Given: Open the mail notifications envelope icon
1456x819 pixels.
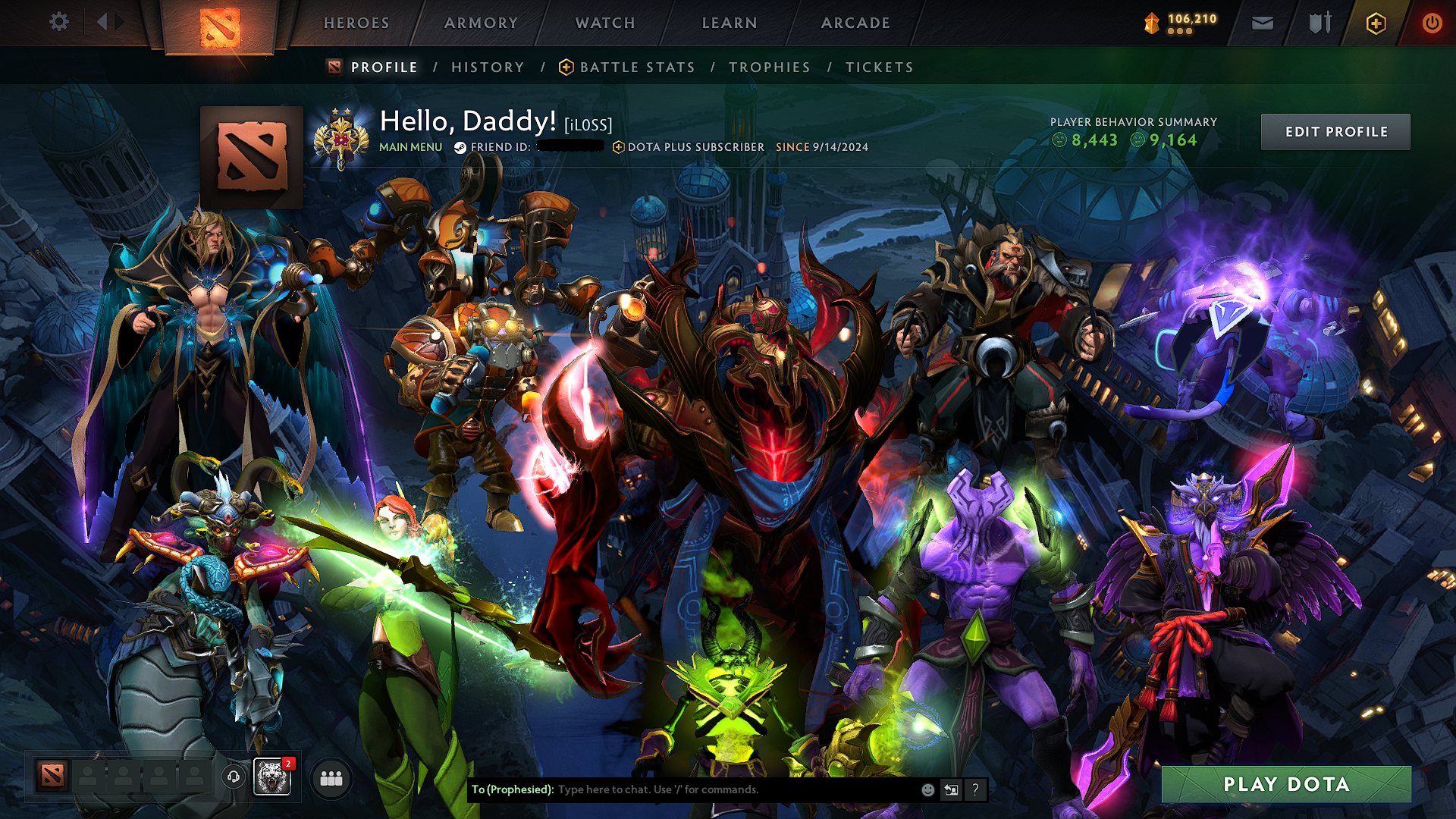Looking at the screenshot, I should 1261,23.
